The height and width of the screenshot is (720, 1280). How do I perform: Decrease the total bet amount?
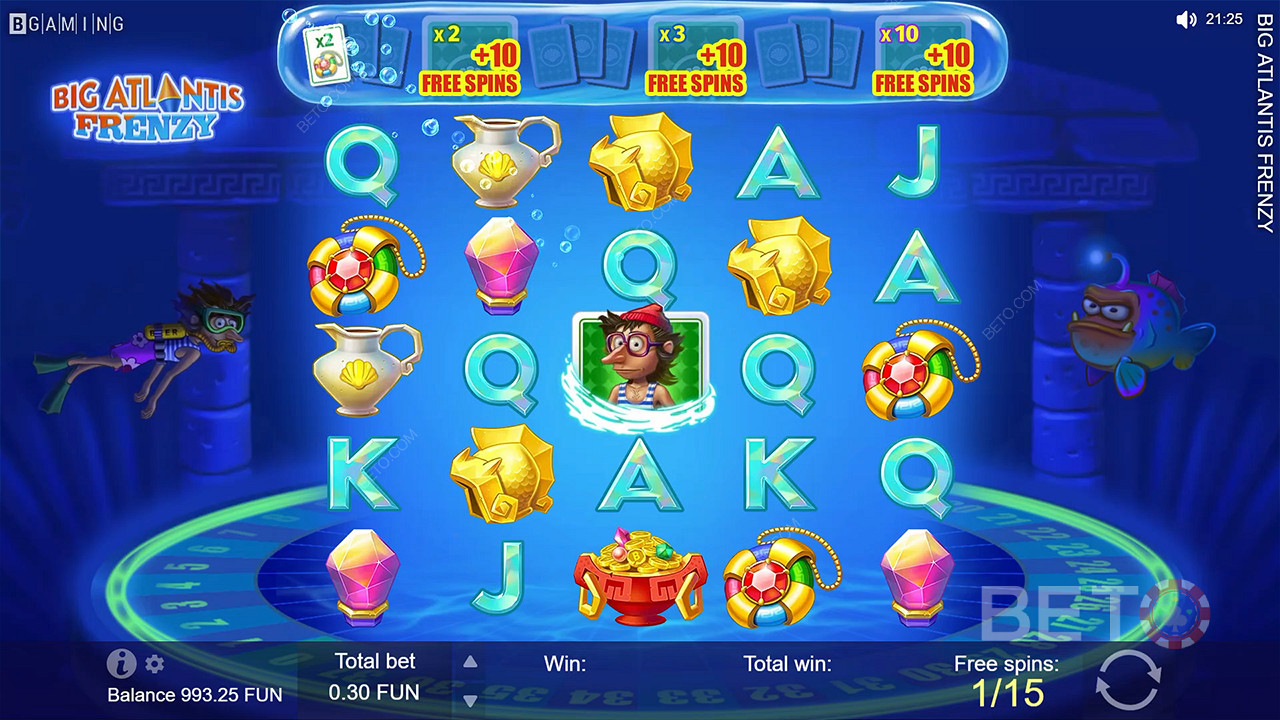coord(470,699)
